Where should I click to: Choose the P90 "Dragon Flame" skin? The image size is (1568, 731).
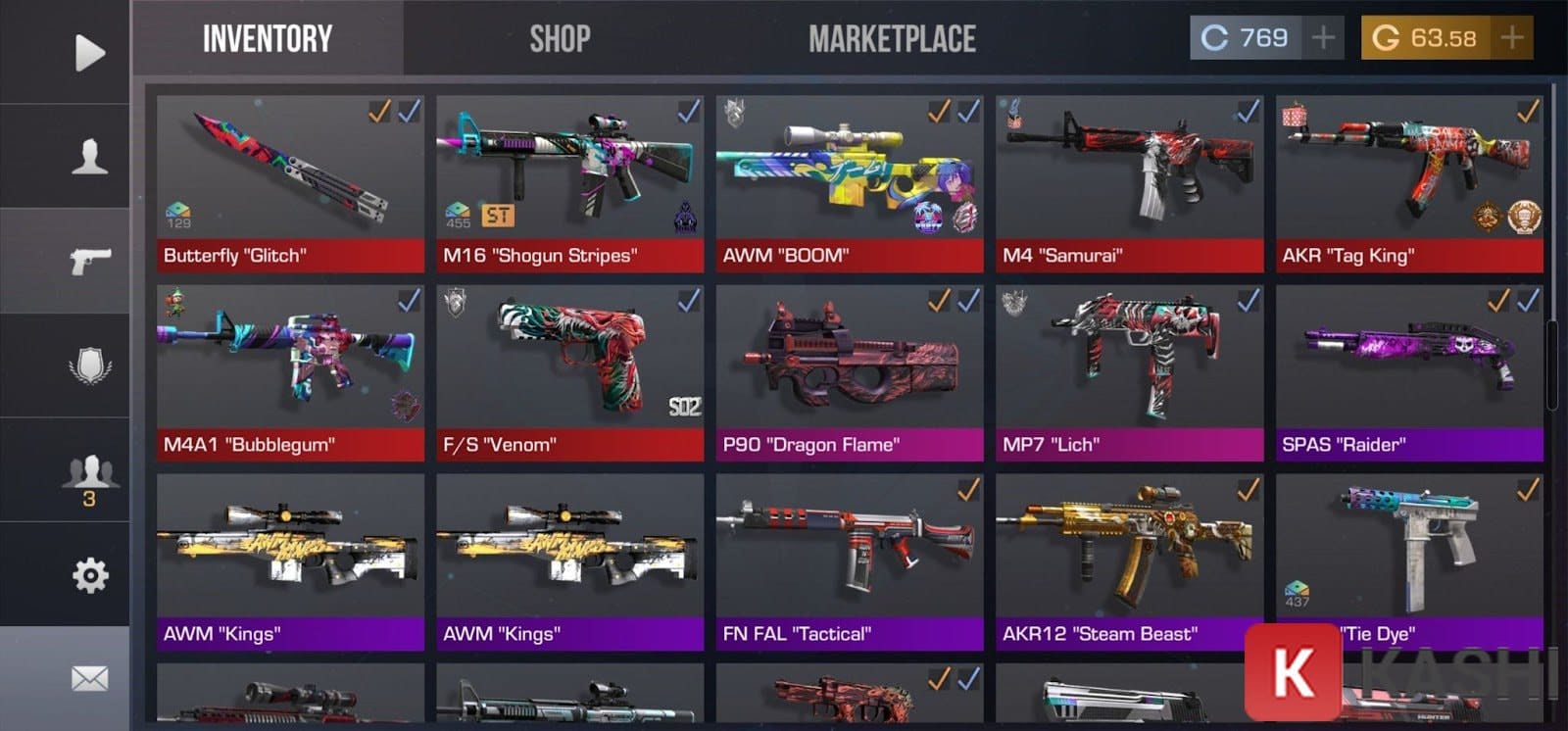849,372
